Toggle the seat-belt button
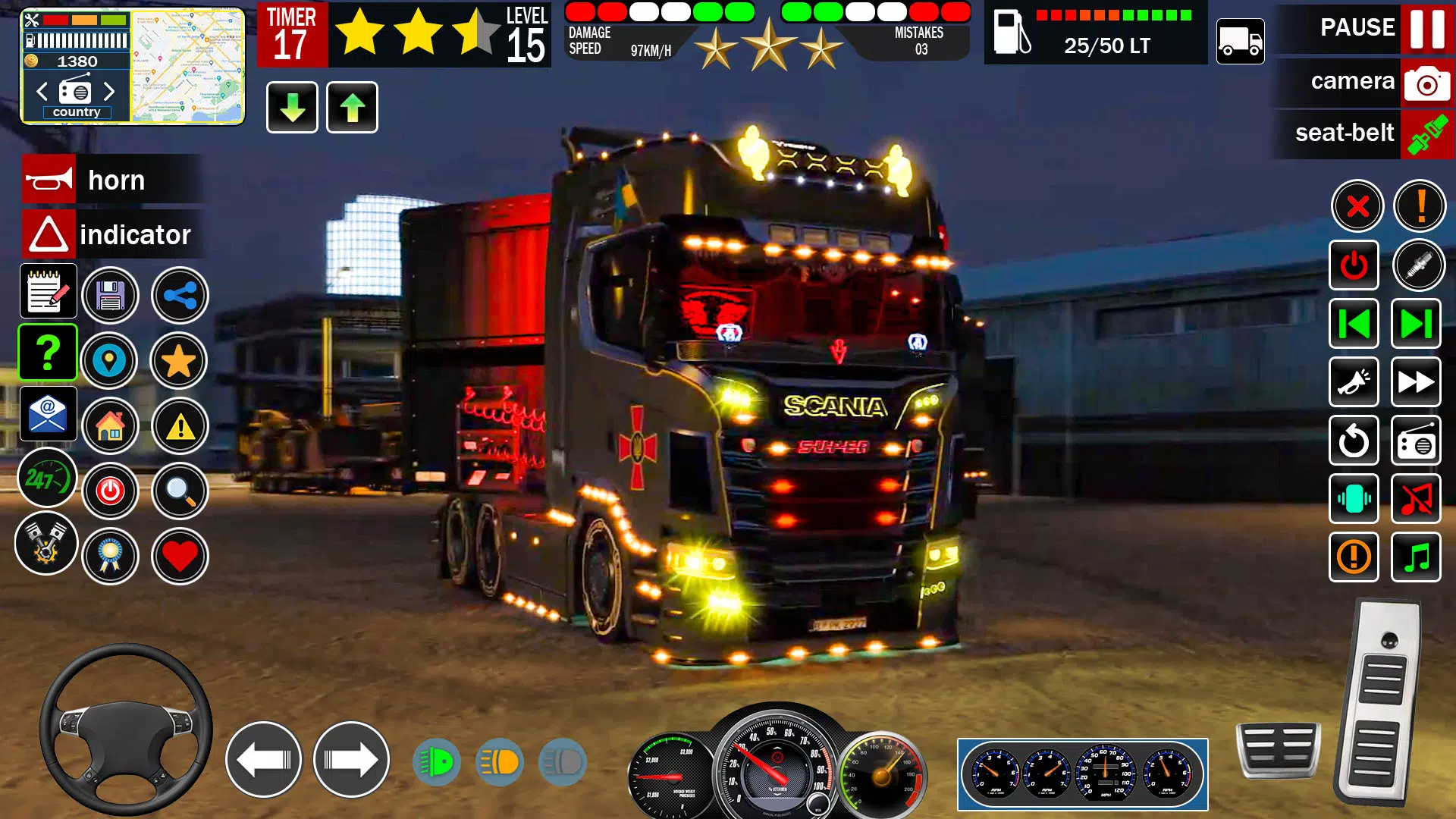 [1426, 133]
